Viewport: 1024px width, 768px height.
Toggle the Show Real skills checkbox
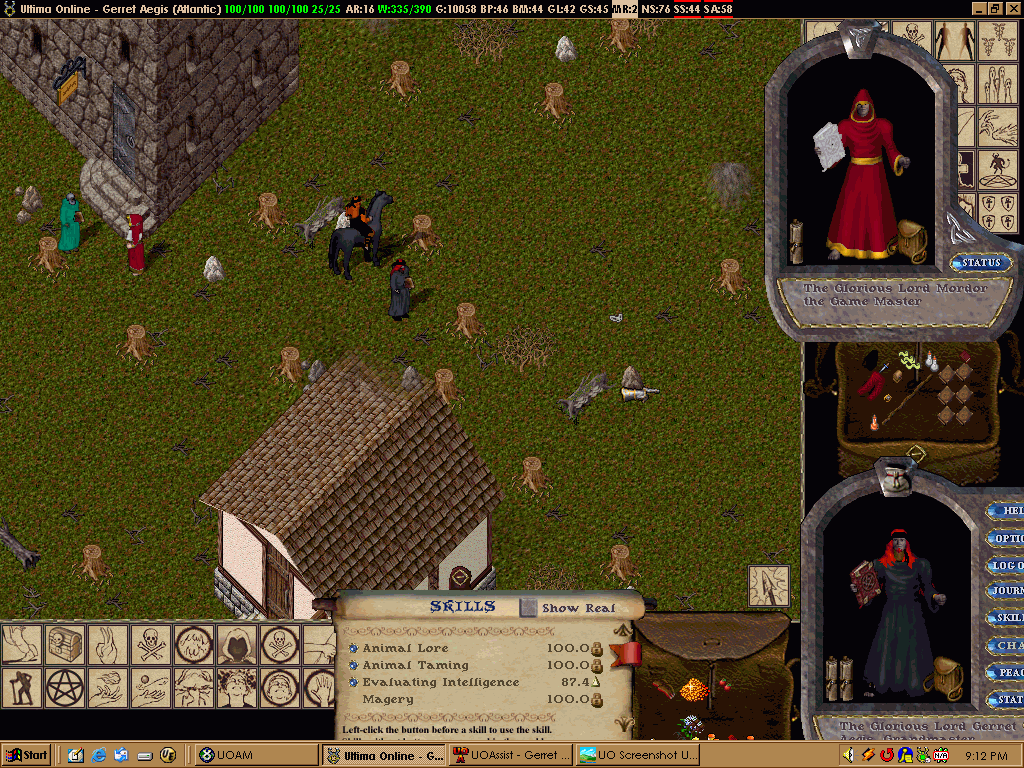(x=529, y=607)
